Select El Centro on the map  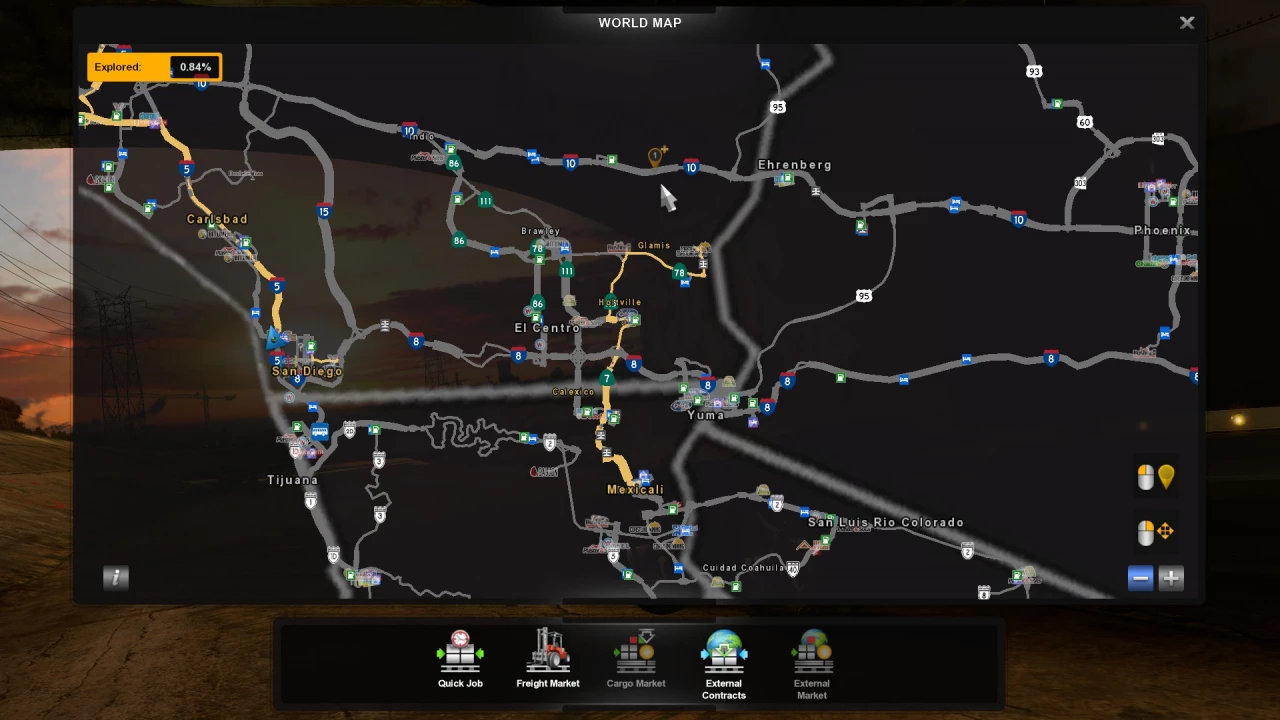547,327
